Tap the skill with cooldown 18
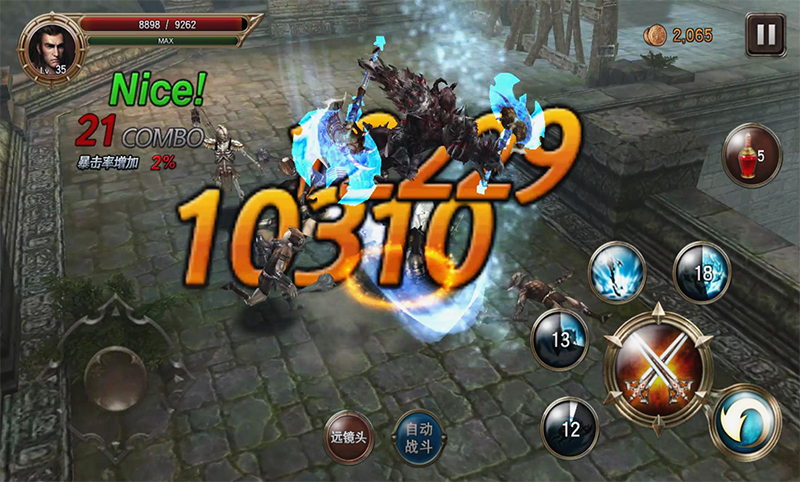 (702, 270)
